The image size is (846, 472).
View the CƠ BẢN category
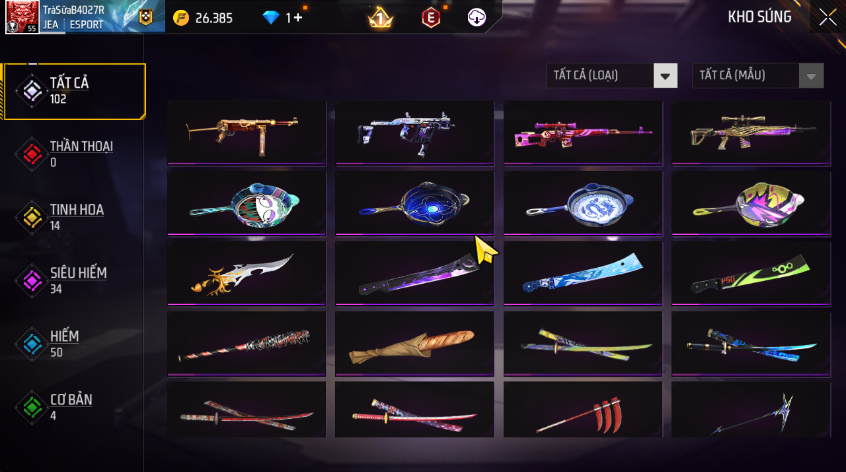tap(74, 407)
